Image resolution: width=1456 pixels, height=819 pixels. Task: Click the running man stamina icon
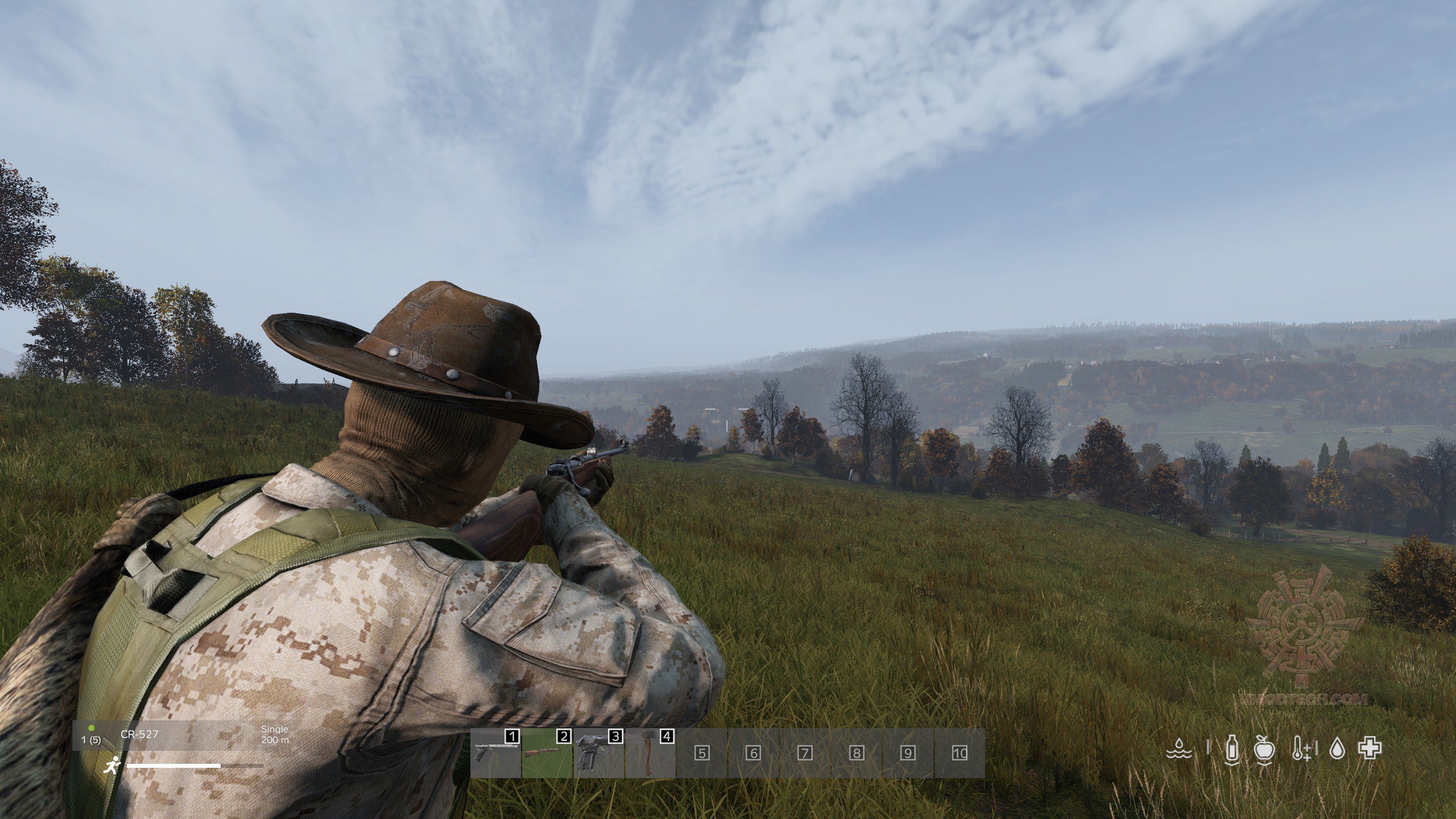point(111,766)
